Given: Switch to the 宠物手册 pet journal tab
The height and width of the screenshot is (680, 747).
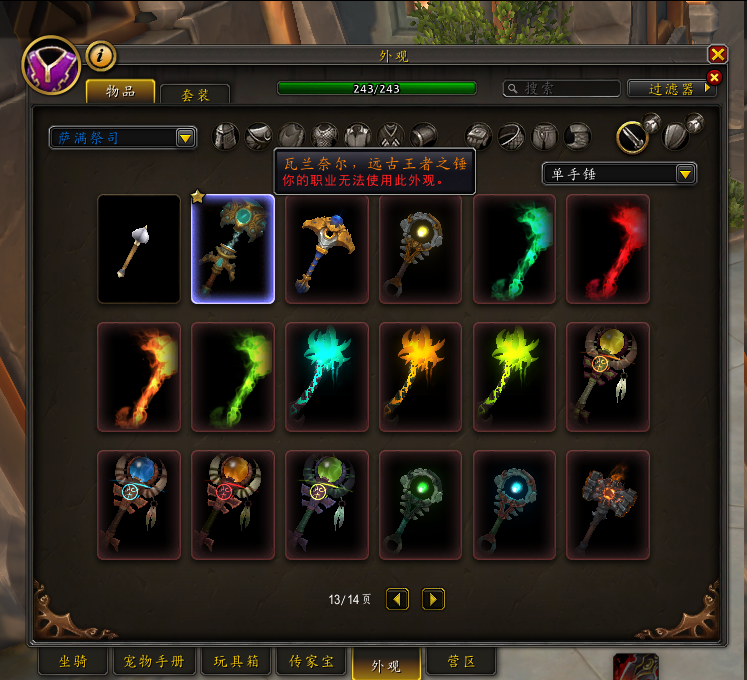Looking at the screenshot, I should (154, 662).
